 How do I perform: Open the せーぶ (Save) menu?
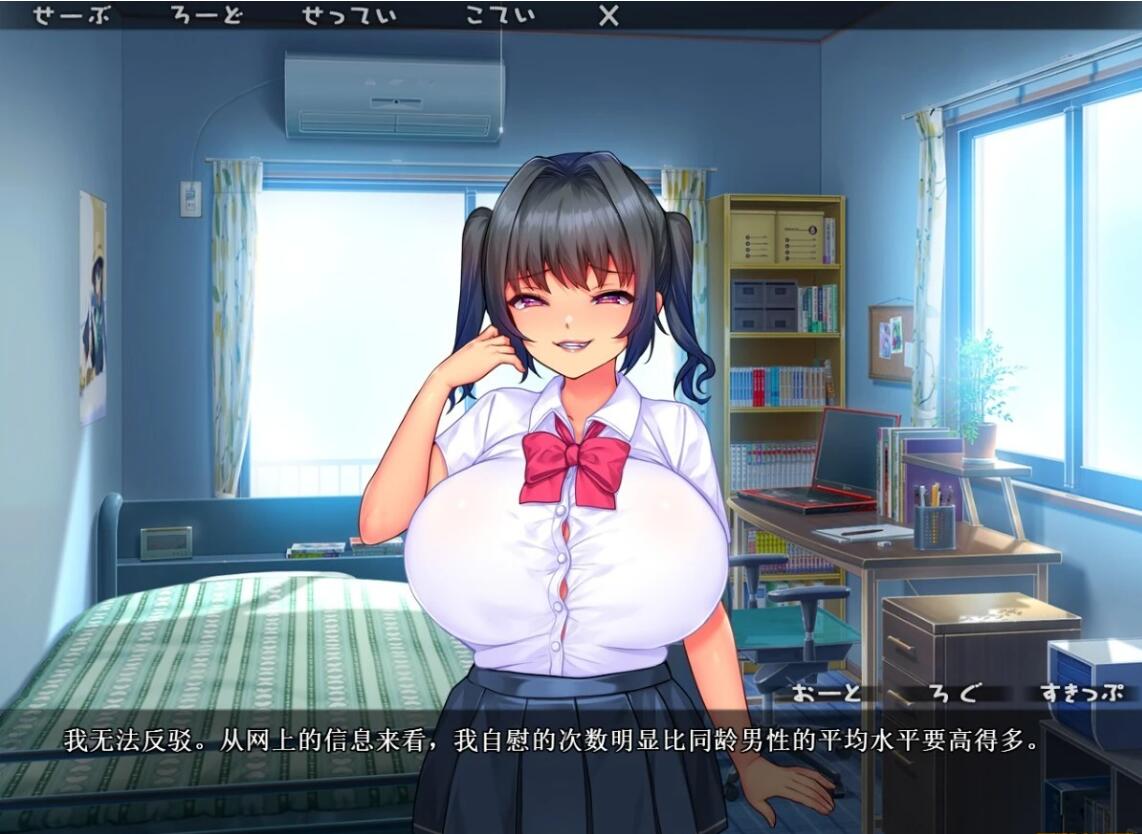pyautogui.click(x=75, y=16)
